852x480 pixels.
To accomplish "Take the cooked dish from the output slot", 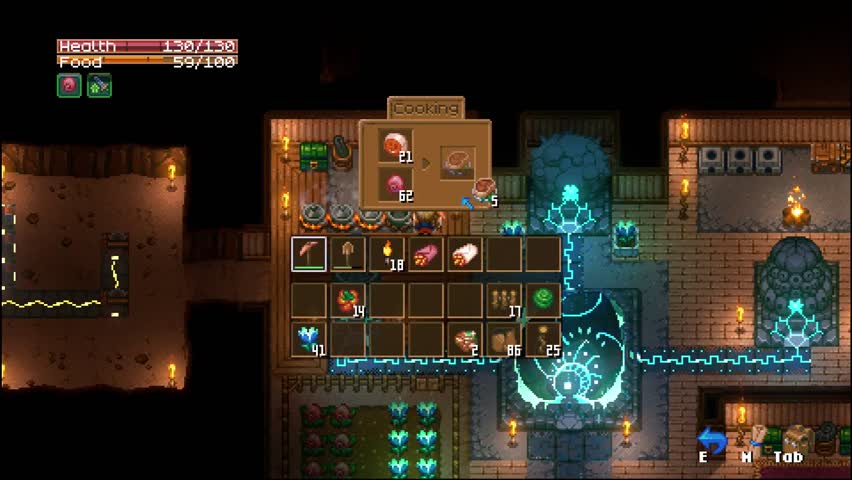I will point(458,162).
